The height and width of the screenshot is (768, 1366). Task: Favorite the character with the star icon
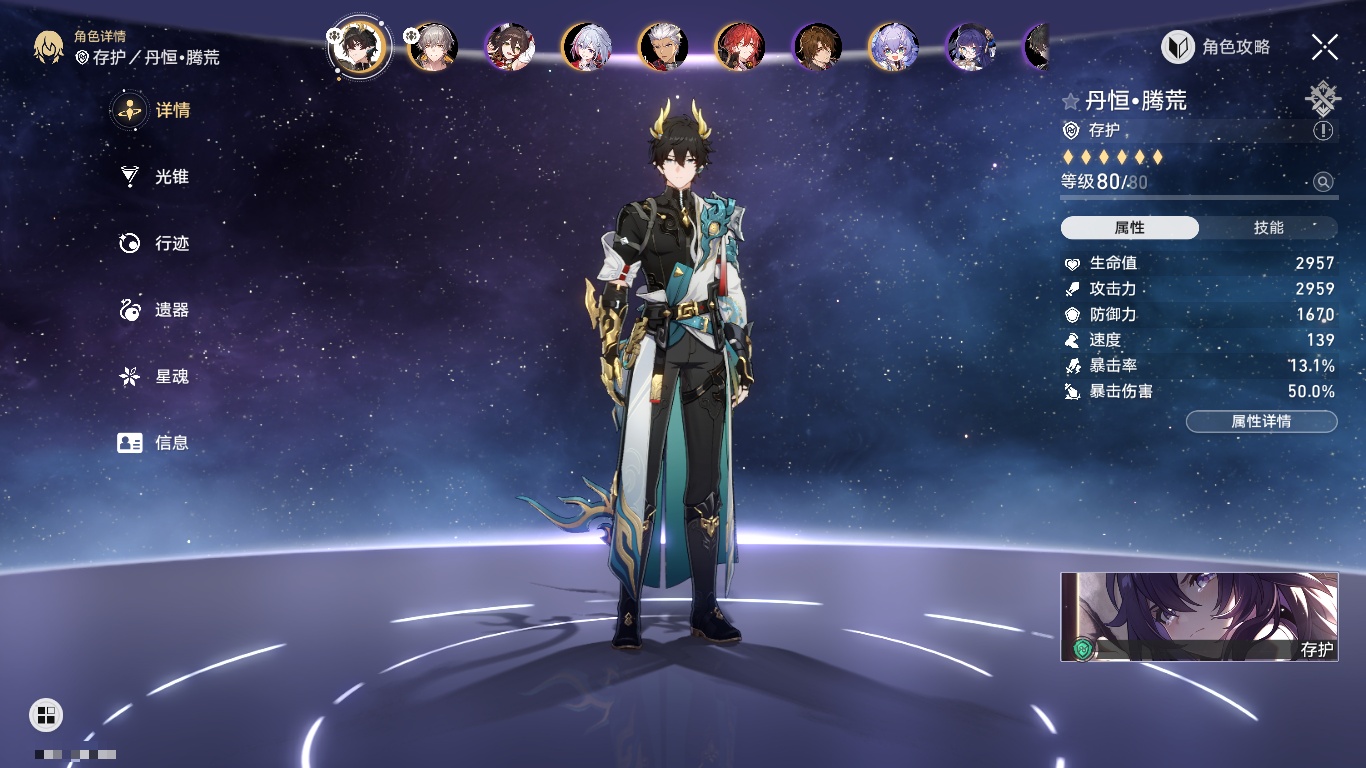point(1071,102)
